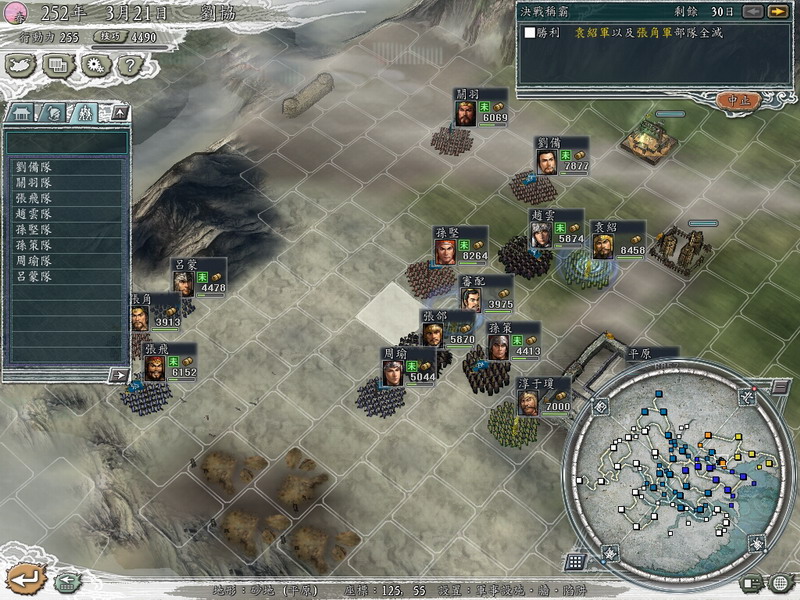Switch to the soldiers unit tab
This screenshot has height=600, width=800.
[x=84, y=113]
